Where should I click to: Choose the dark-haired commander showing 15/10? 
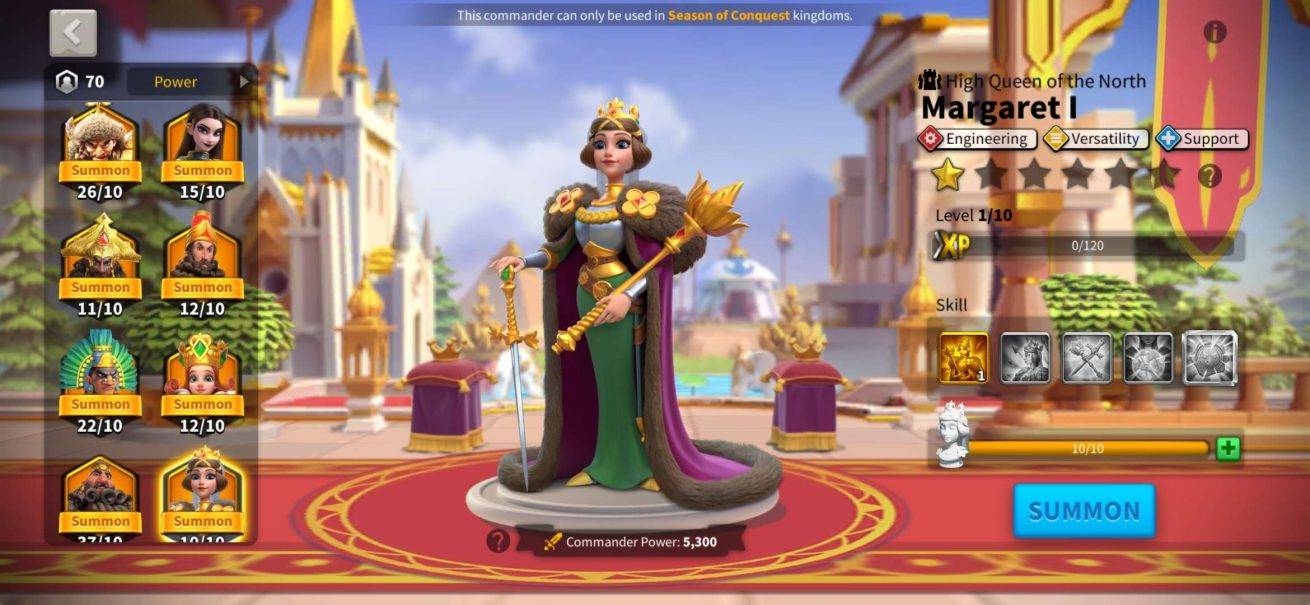click(202, 140)
